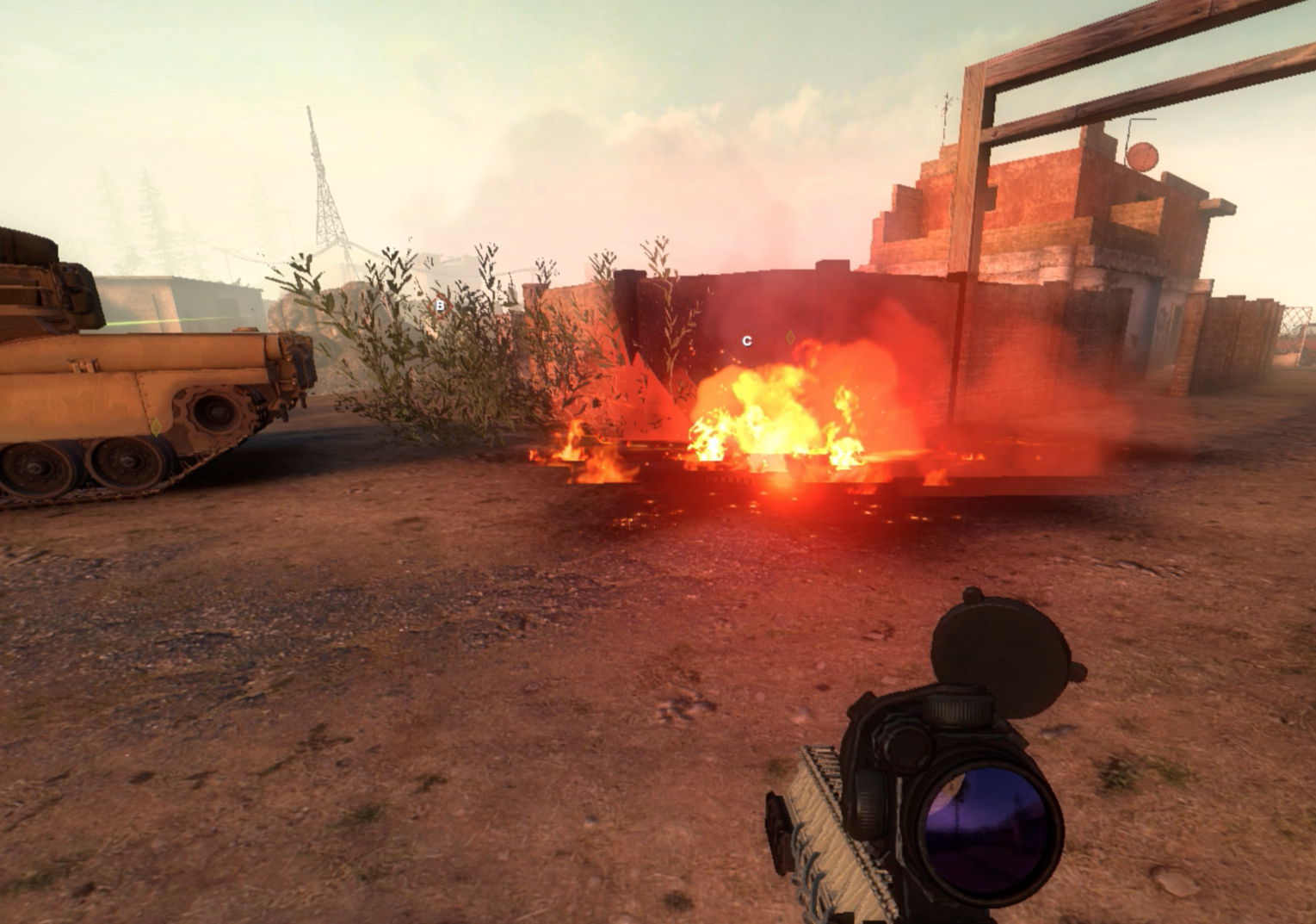Click the objective B diamond marker
The height and width of the screenshot is (924, 1316).
pos(441,306)
